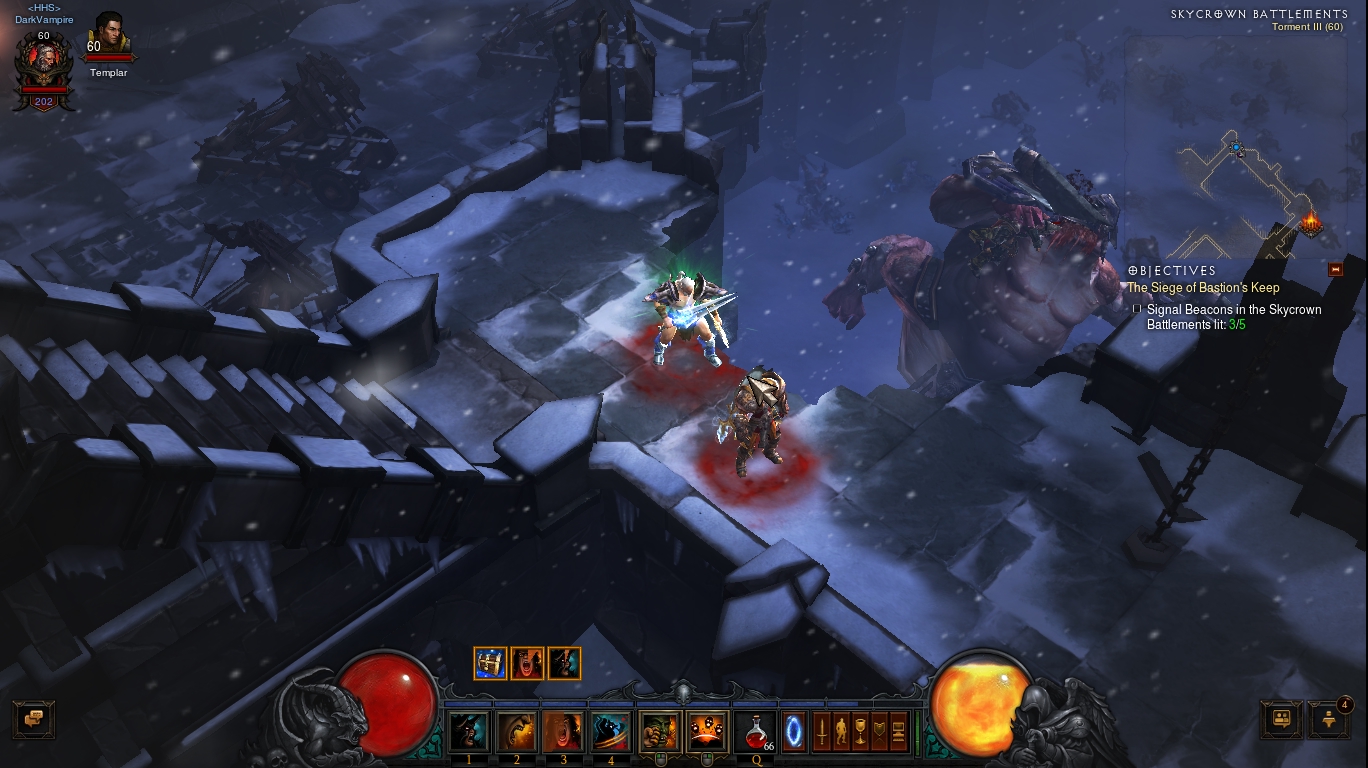
Task: Drink the health potion
Action: pos(755,732)
